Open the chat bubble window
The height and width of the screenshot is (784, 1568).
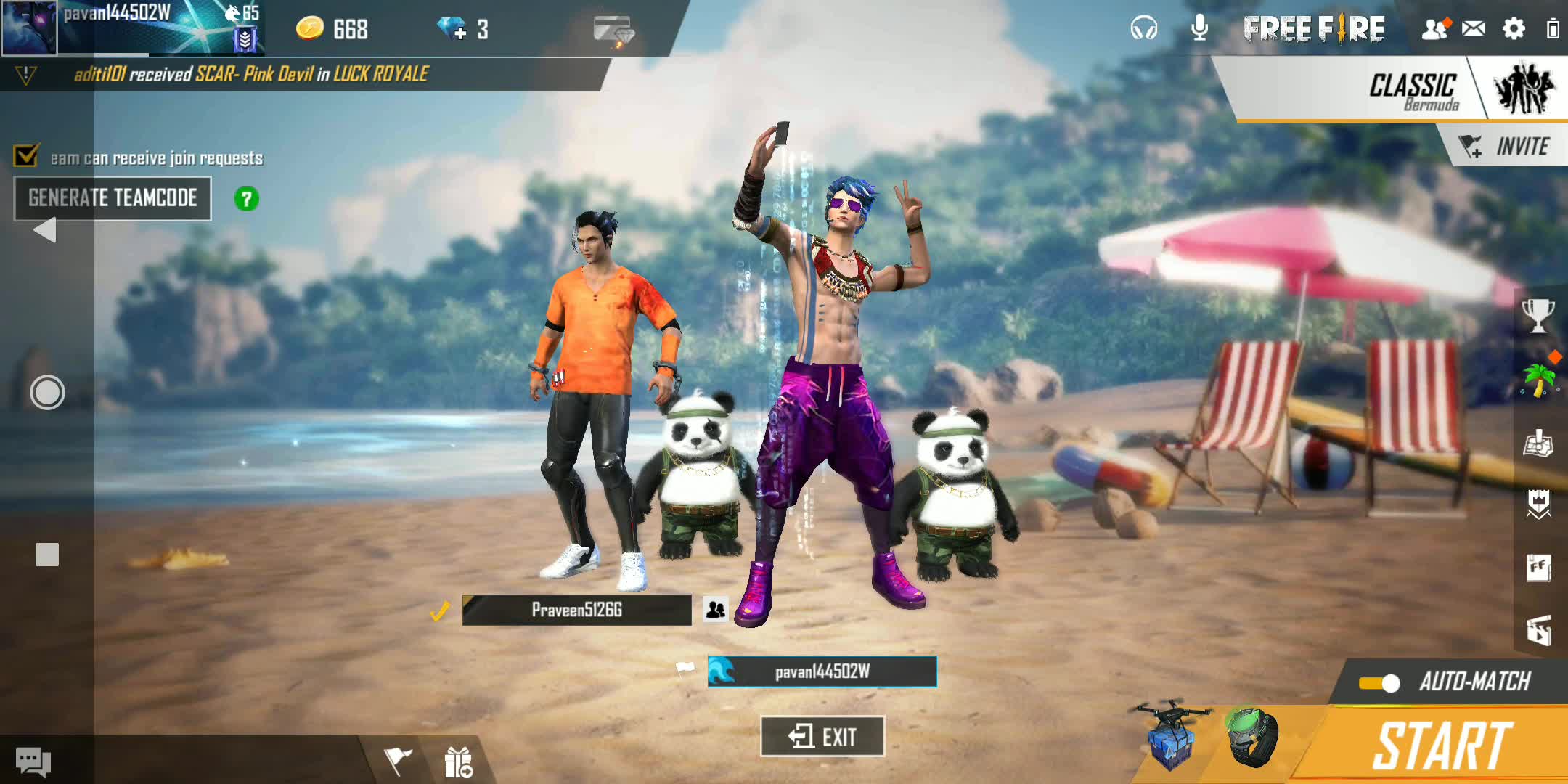33,761
